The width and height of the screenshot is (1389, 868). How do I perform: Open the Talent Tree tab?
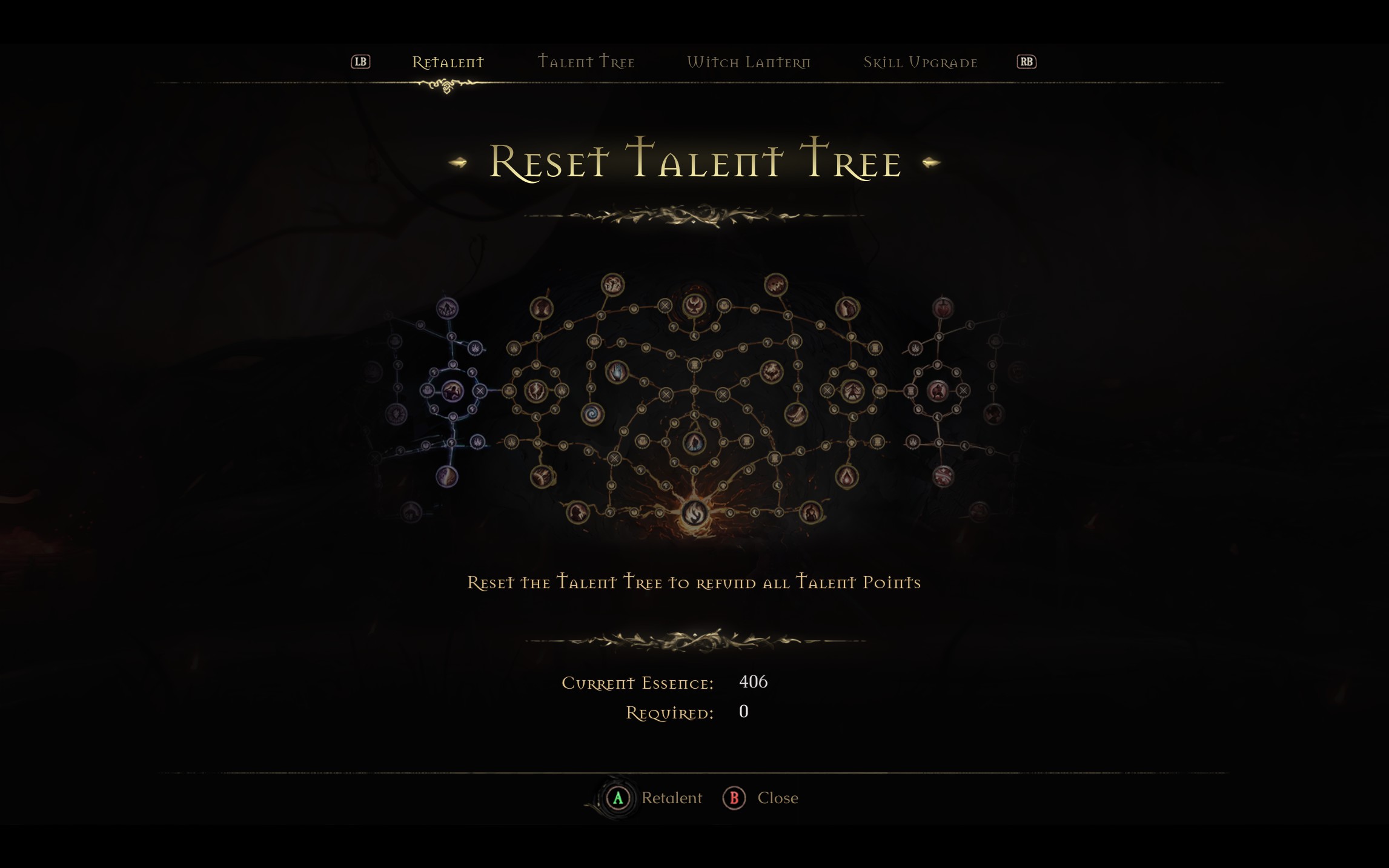586,62
